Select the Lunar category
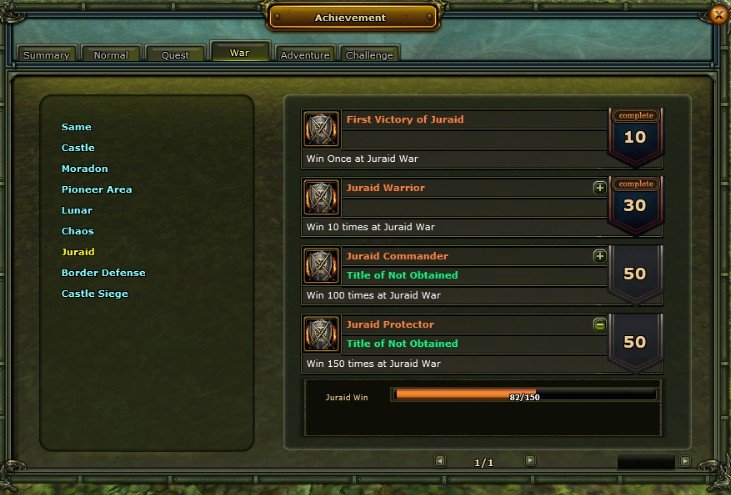This screenshot has height=495, width=731. click(77, 211)
